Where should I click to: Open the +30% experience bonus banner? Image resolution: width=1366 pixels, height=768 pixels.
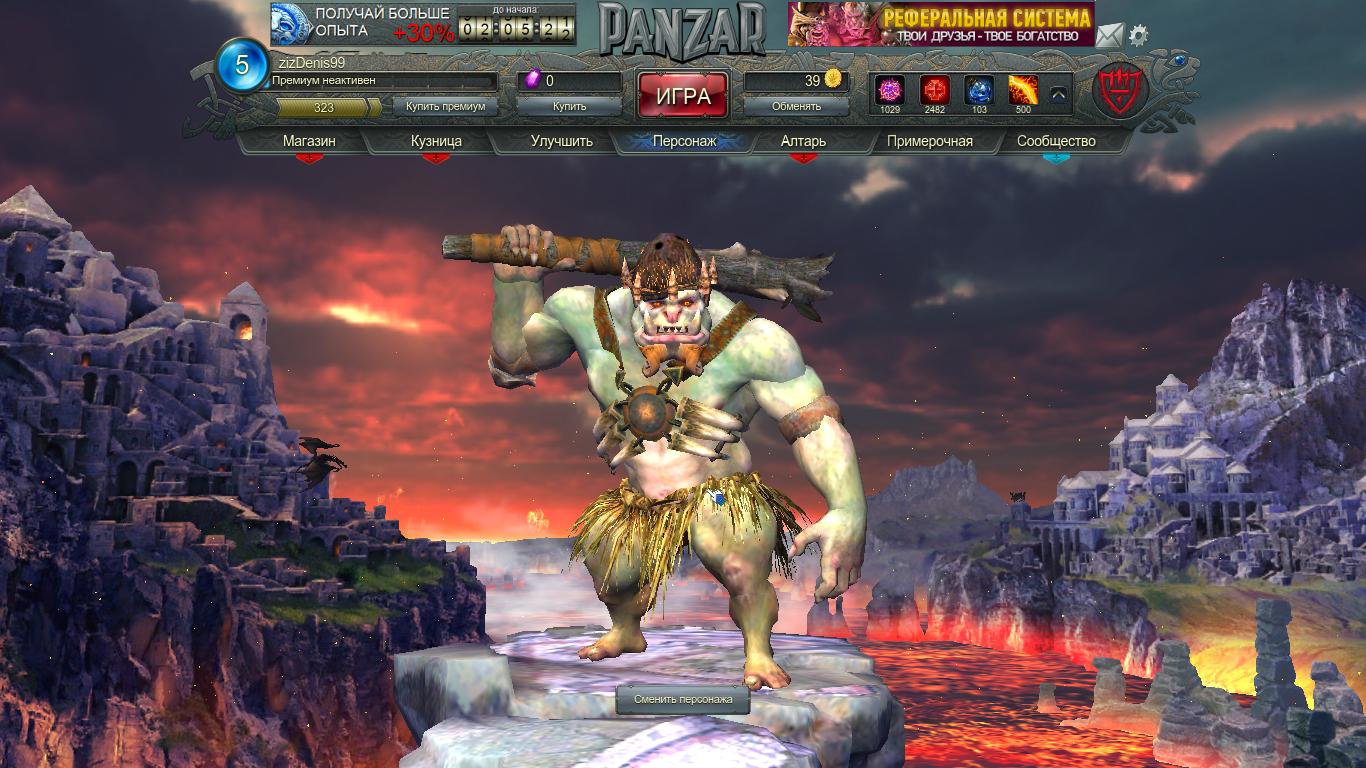pos(361,24)
